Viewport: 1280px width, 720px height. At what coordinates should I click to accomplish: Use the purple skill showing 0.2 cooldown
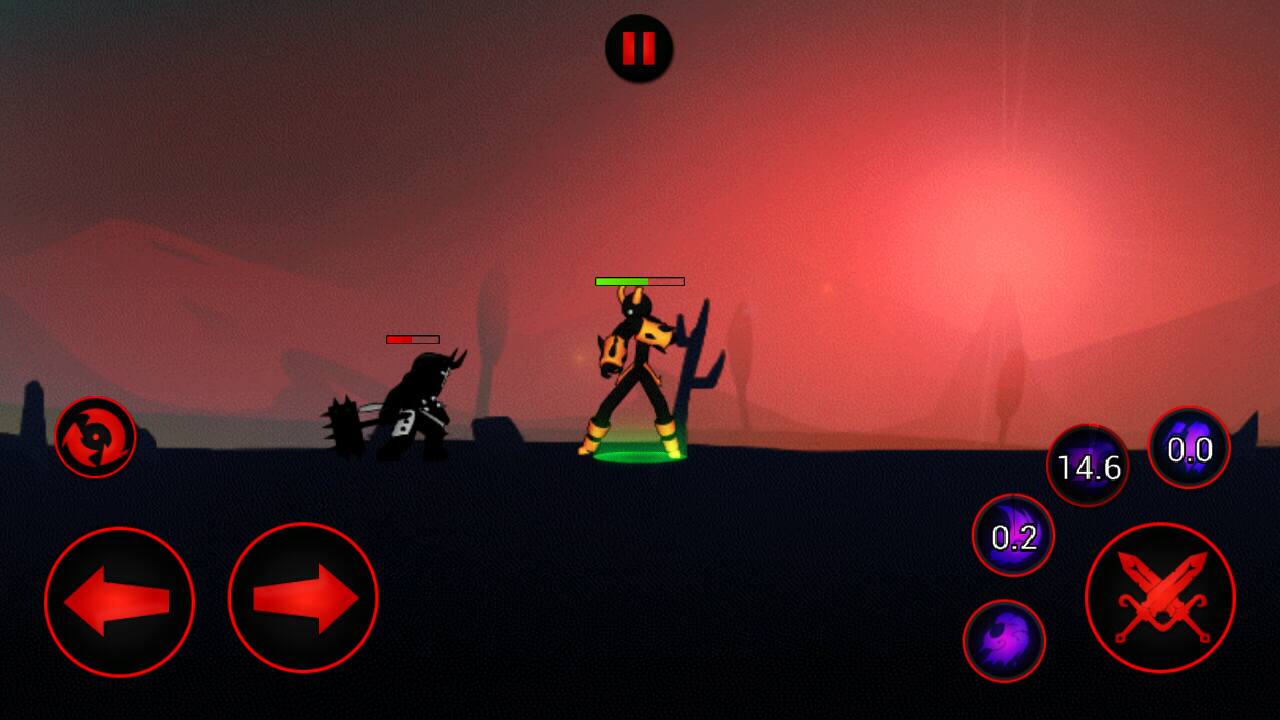[x=1013, y=536]
